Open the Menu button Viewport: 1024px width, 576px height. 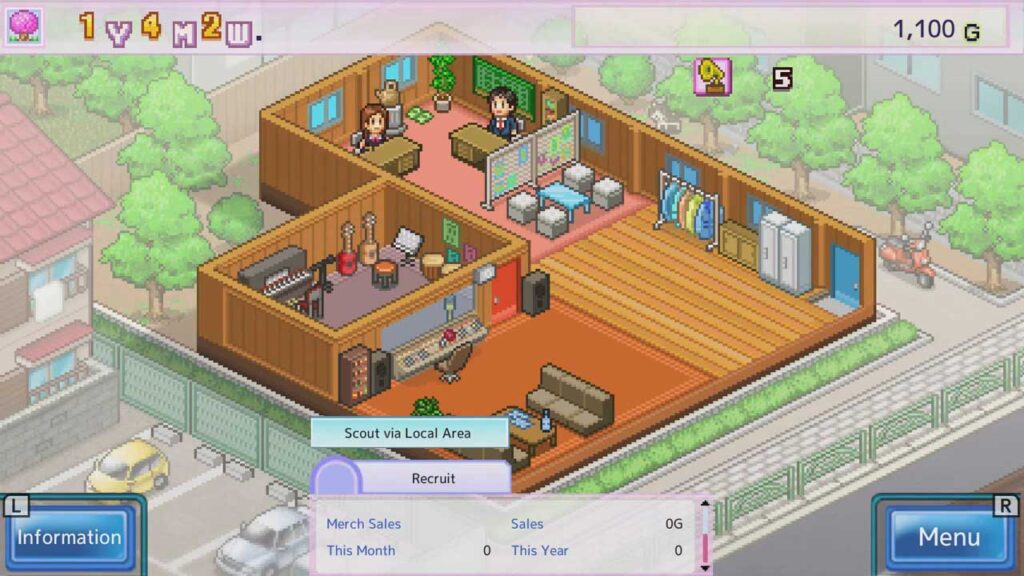[x=948, y=537]
